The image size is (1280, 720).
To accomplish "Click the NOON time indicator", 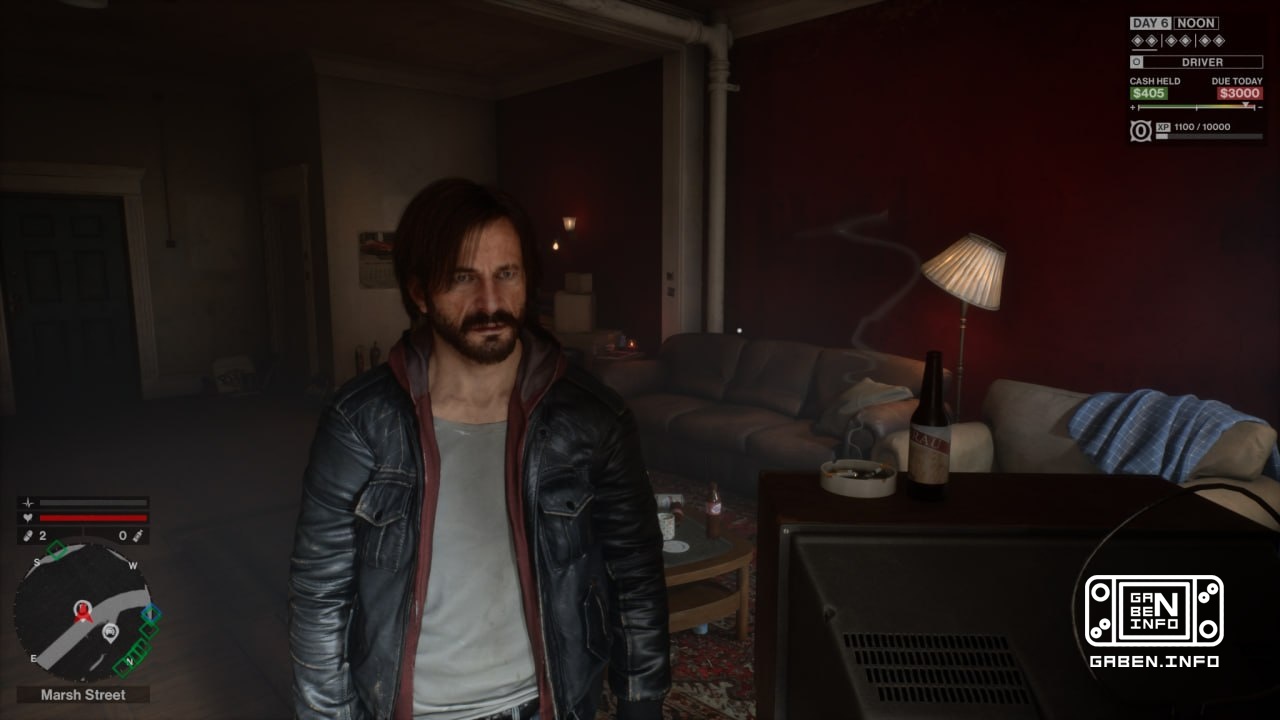I will 1196,24.
